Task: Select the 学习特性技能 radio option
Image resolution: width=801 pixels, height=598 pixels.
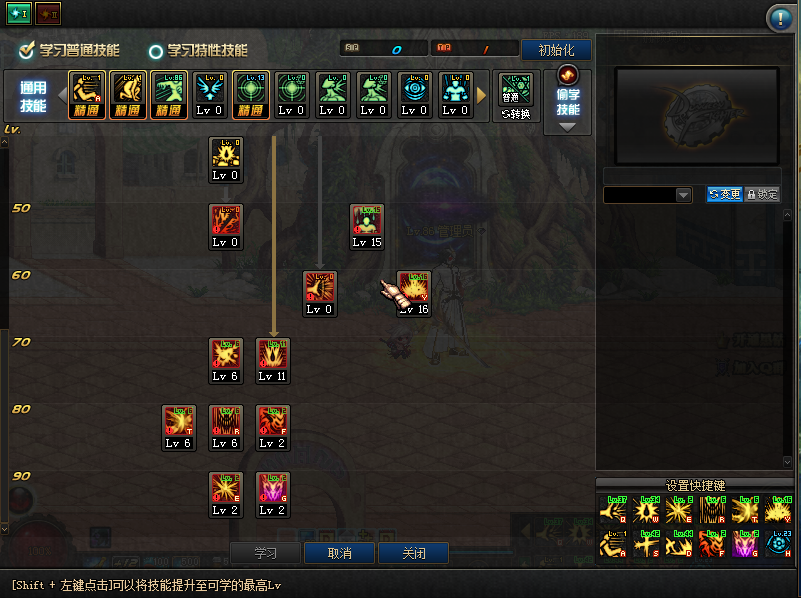Action: (156, 51)
